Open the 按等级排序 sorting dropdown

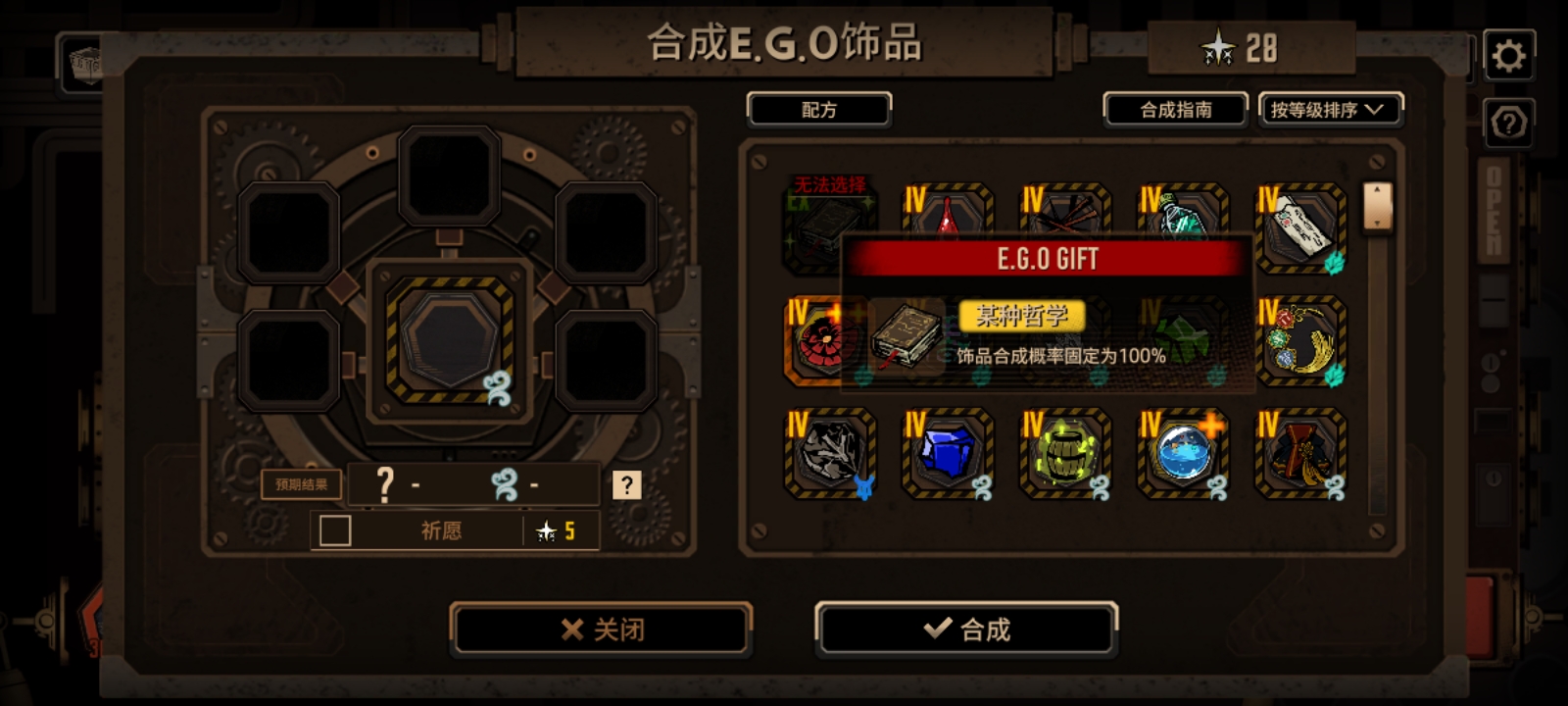pos(1330,110)
